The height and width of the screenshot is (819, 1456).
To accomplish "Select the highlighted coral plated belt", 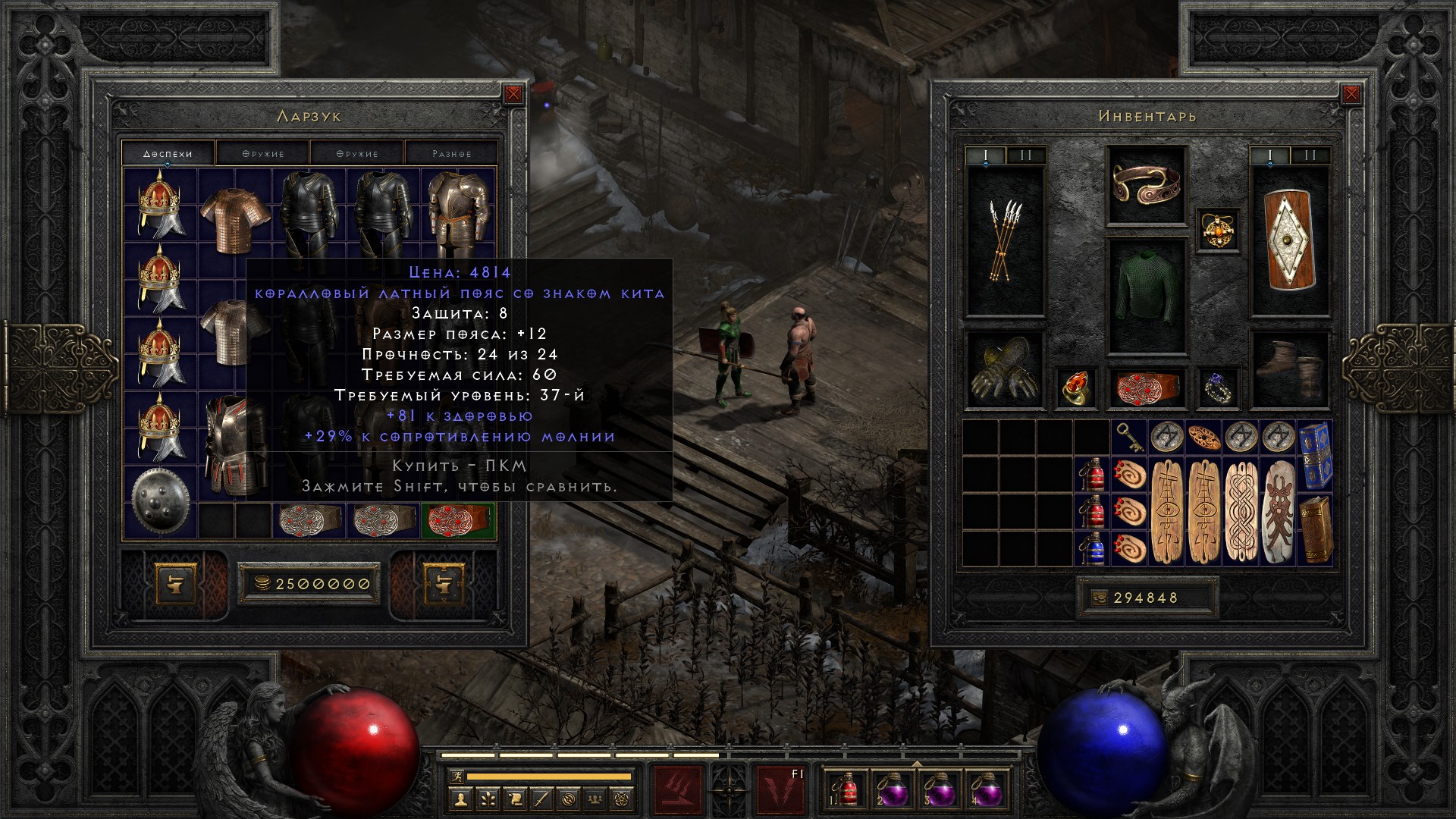I will (x=457, y=522).
